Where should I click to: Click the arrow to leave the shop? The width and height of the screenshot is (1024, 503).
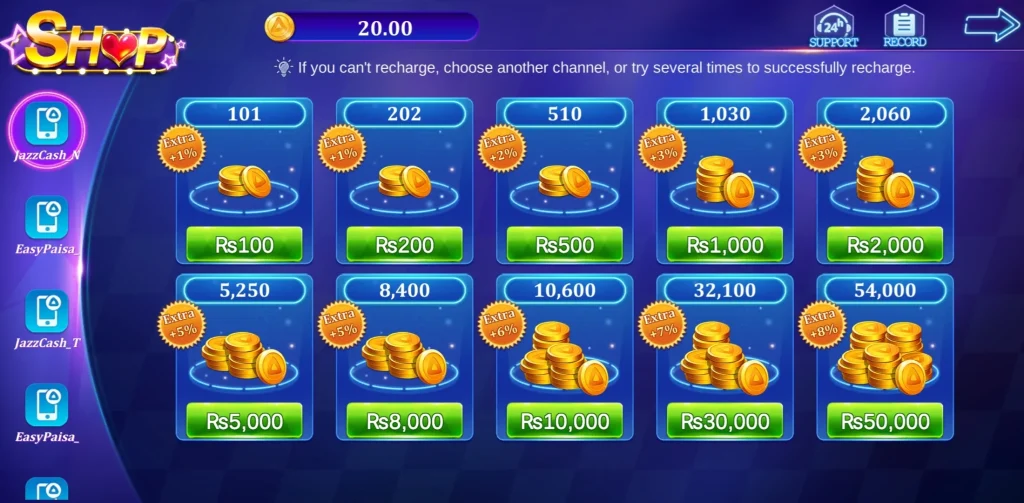tap(990, 26)
